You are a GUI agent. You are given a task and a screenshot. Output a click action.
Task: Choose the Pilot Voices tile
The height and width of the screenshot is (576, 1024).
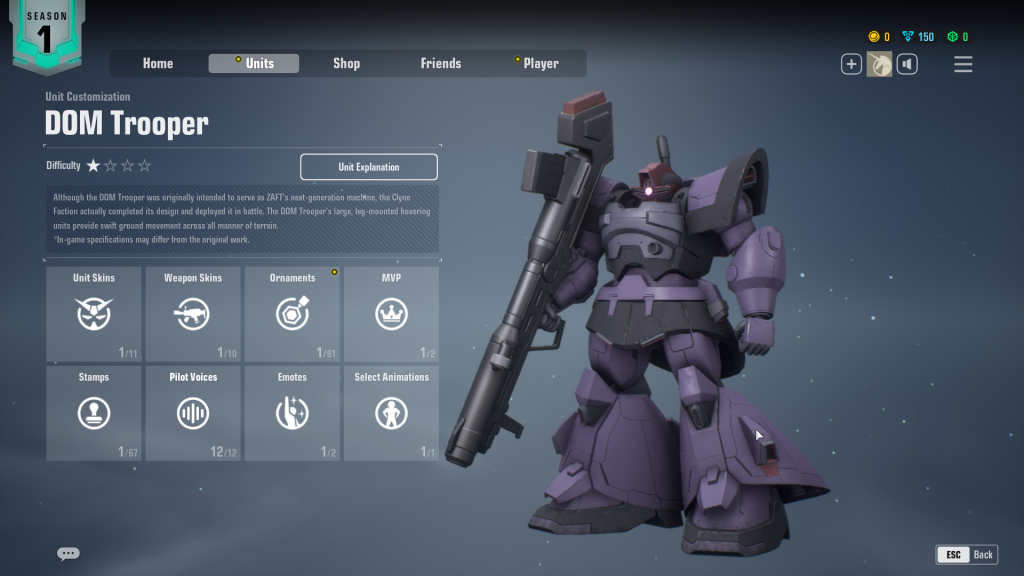click(x=193, y=413)
